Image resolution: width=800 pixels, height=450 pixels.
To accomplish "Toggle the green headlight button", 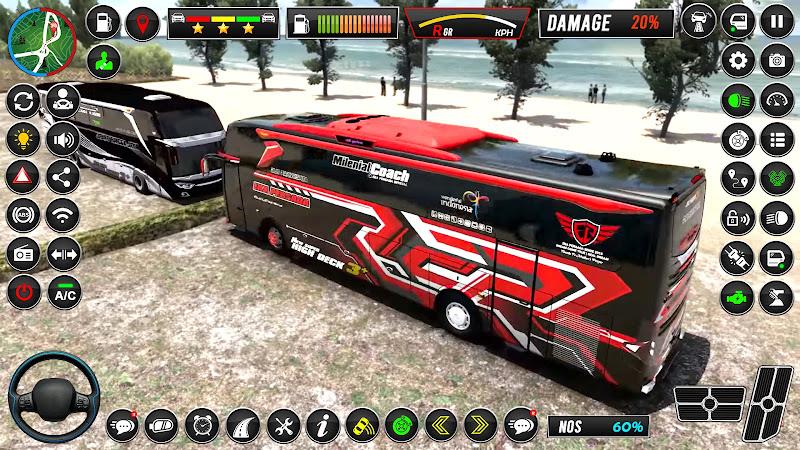I will click(x=739, y=99).
